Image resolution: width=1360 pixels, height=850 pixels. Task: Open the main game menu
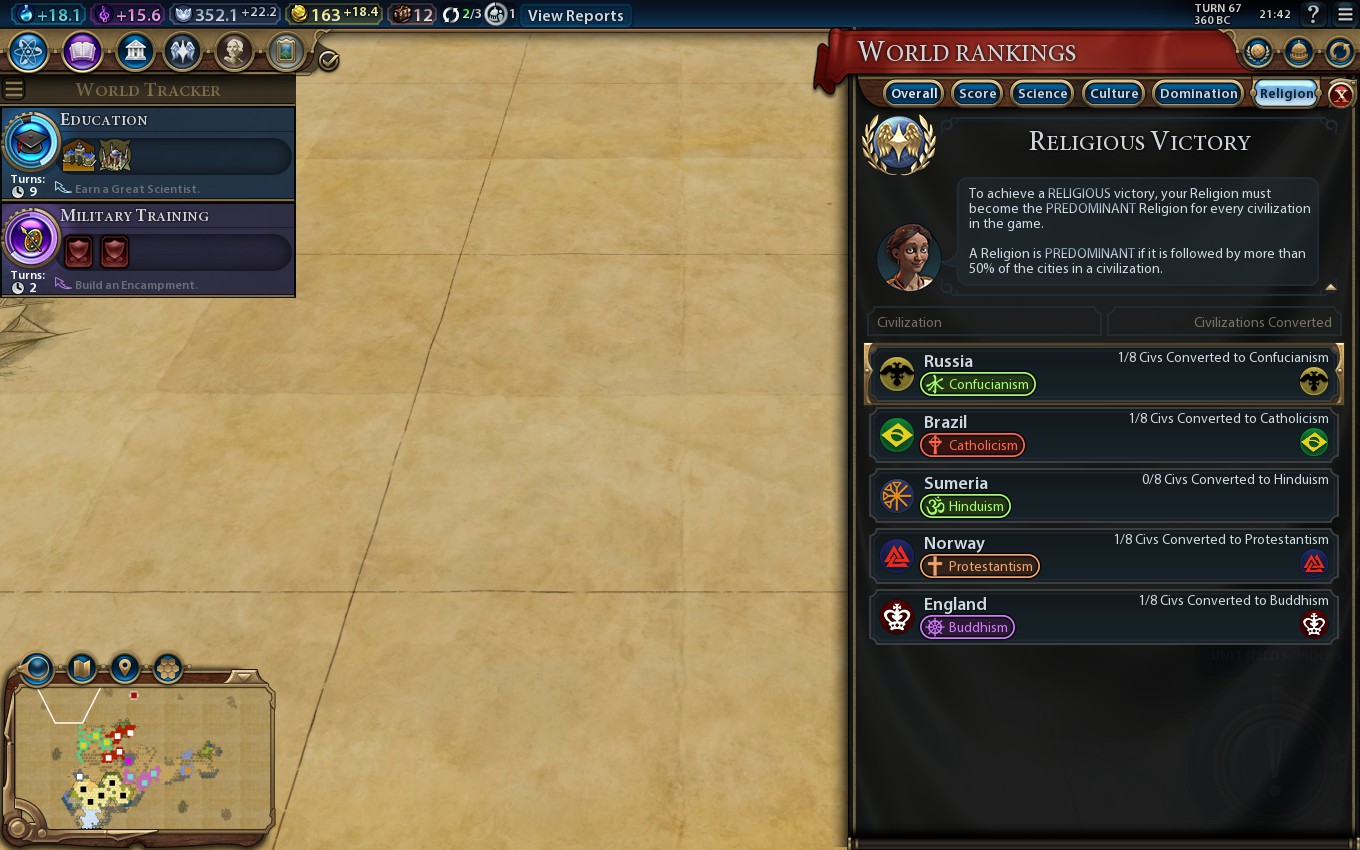1344,15
